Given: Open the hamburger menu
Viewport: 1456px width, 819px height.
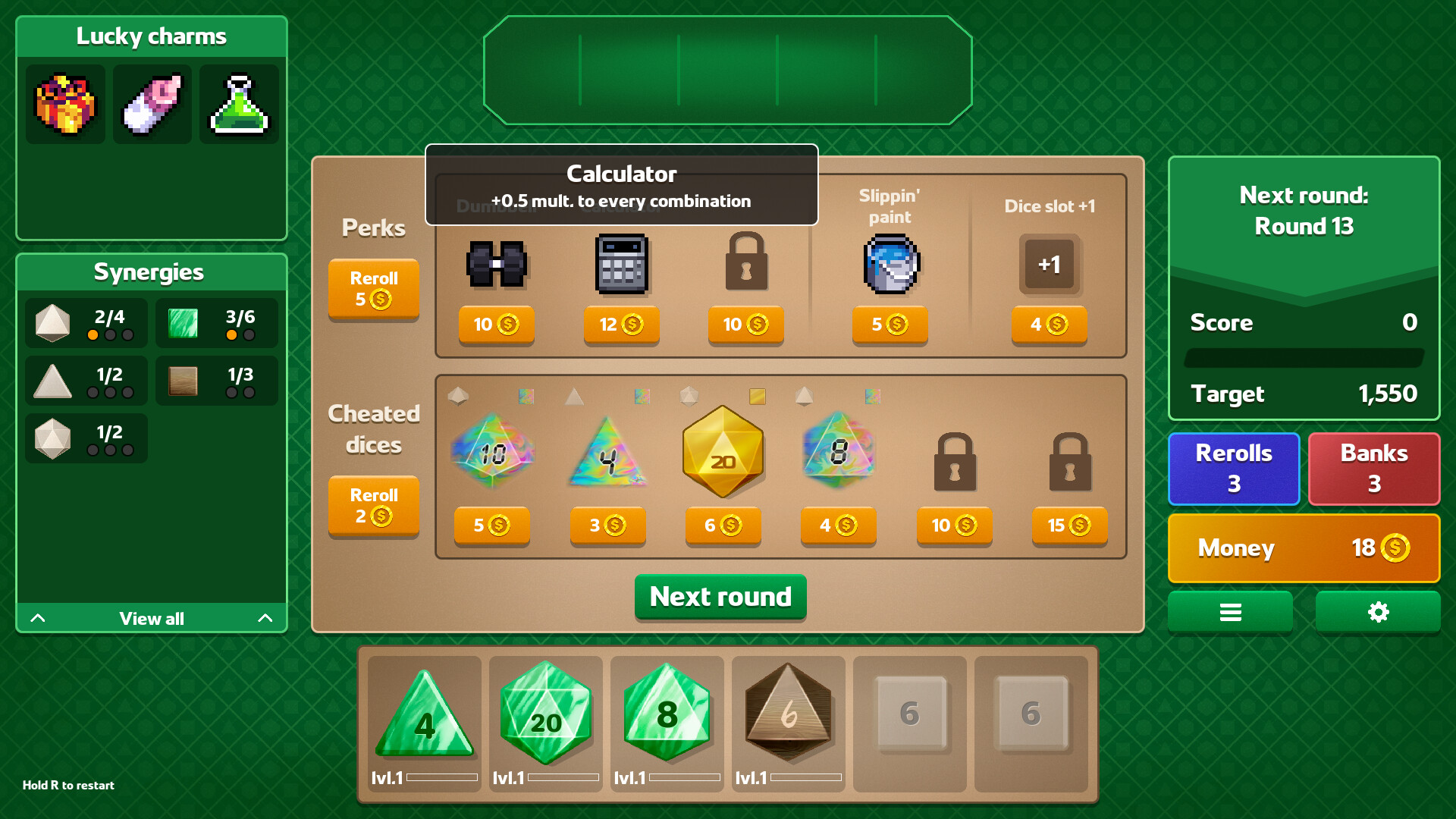Looking at the screenshot, I should (1230, 612).
